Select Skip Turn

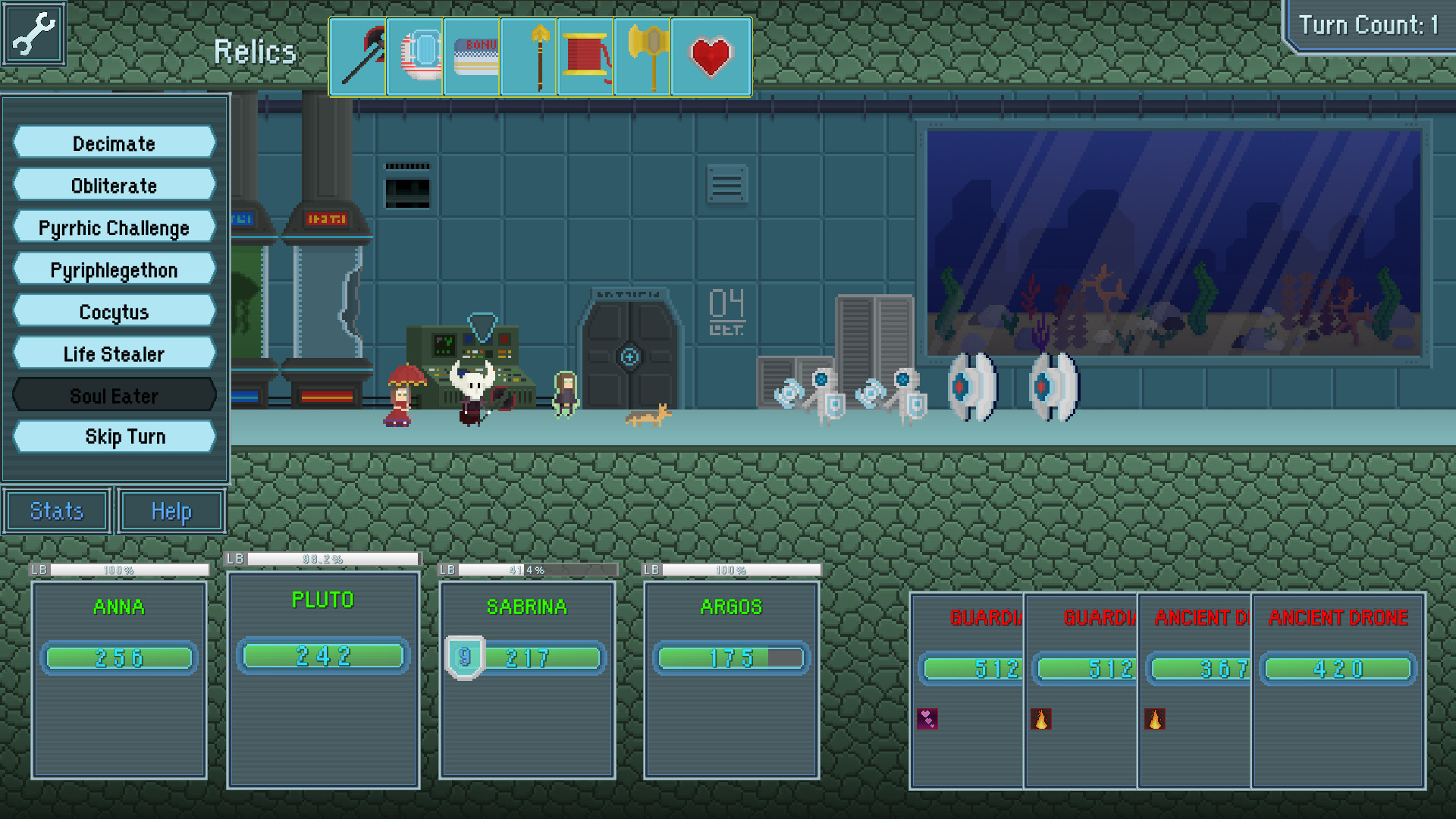click(x=114, y=436)
